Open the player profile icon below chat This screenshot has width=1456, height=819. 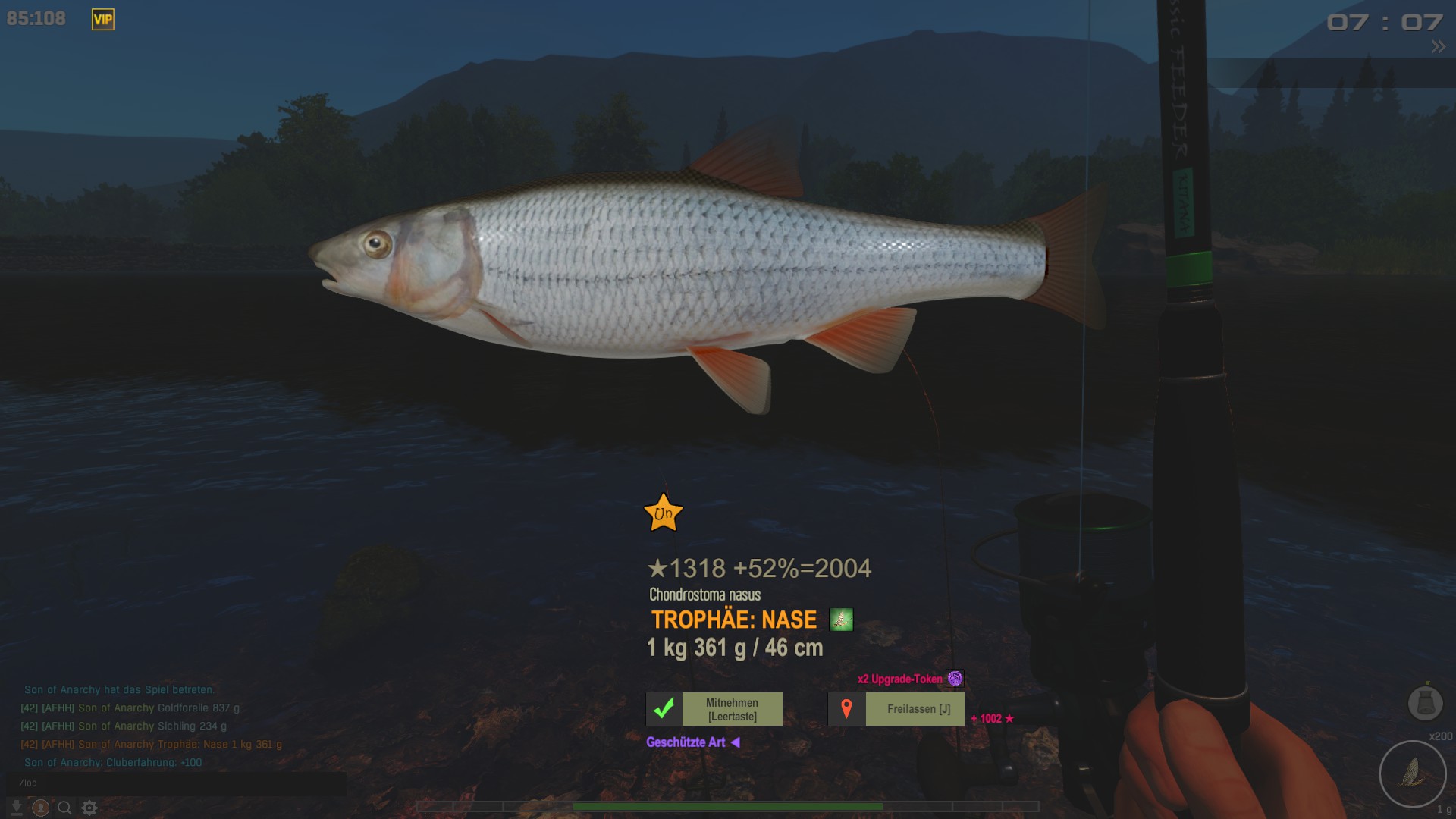tap(41, 808)
